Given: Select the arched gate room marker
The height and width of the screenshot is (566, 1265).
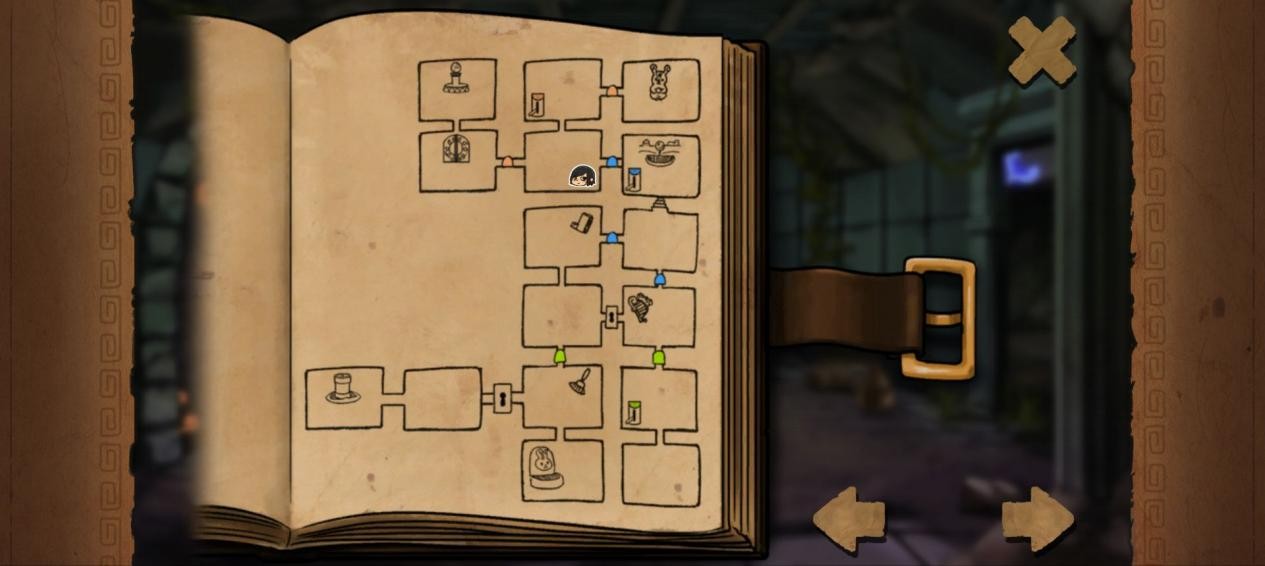Looking at the screenshot, I should [x=457, y=150].
